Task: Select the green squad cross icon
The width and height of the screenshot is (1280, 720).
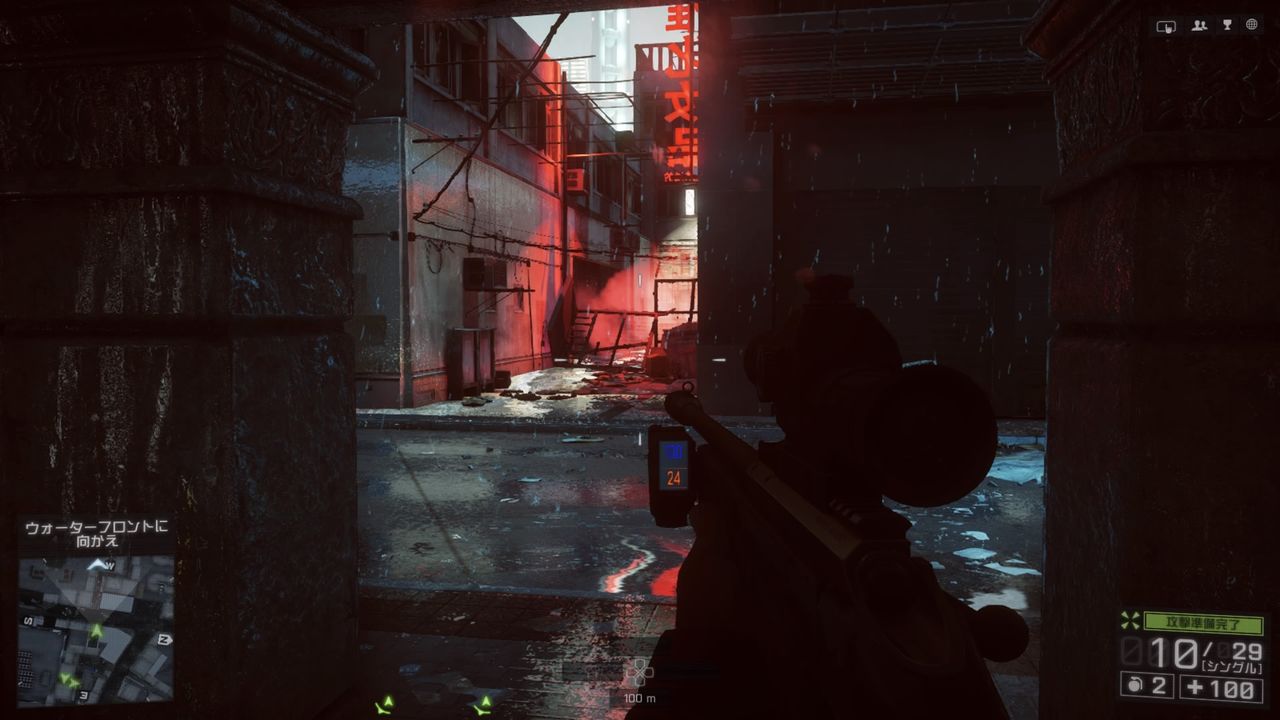Action: coord(1129,622)
